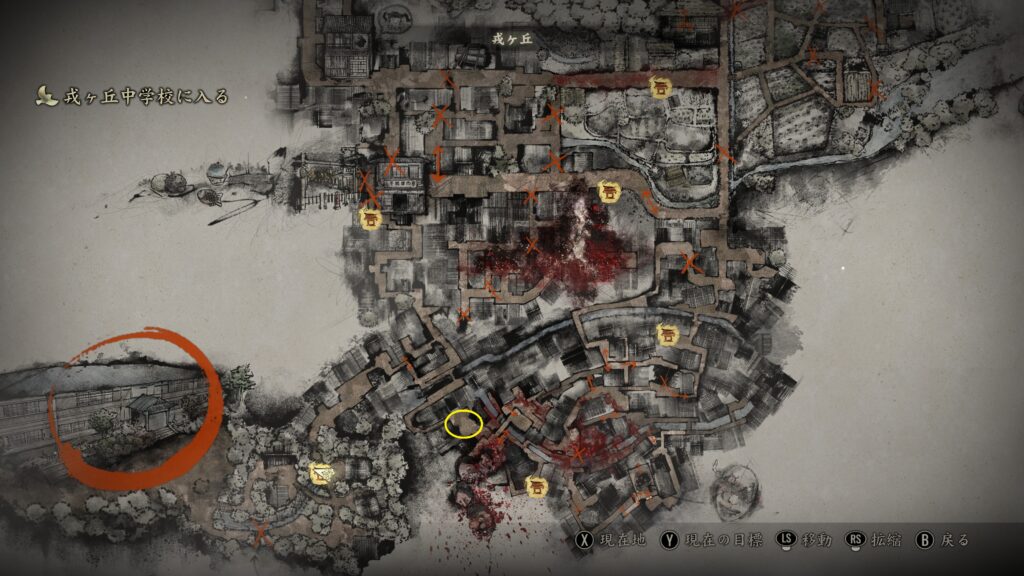
Task: Select the shrine marker below the two overlapping X marks
Action: (371, 218)
